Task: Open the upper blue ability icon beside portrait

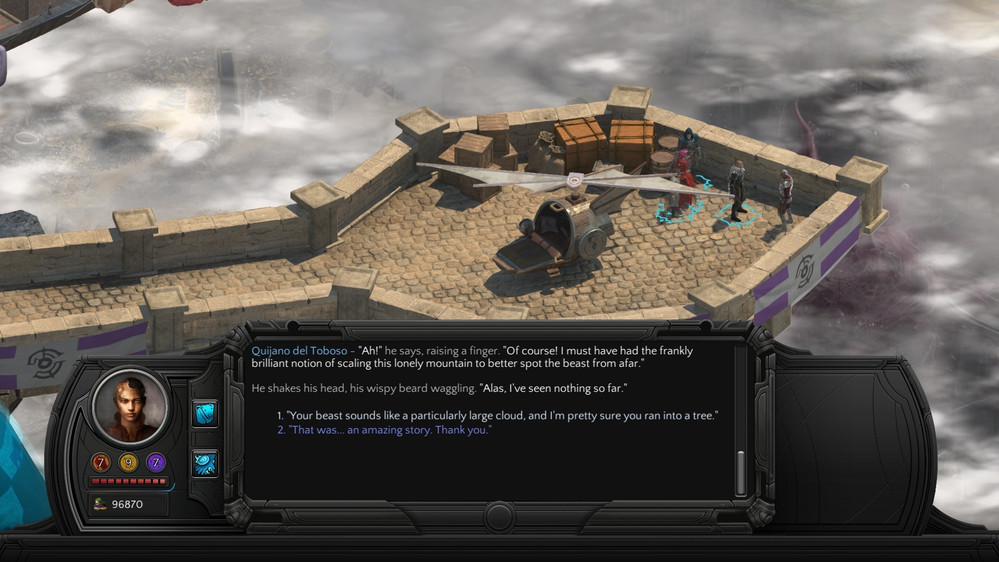Action: pyautogui.click(x=205, y=413)
